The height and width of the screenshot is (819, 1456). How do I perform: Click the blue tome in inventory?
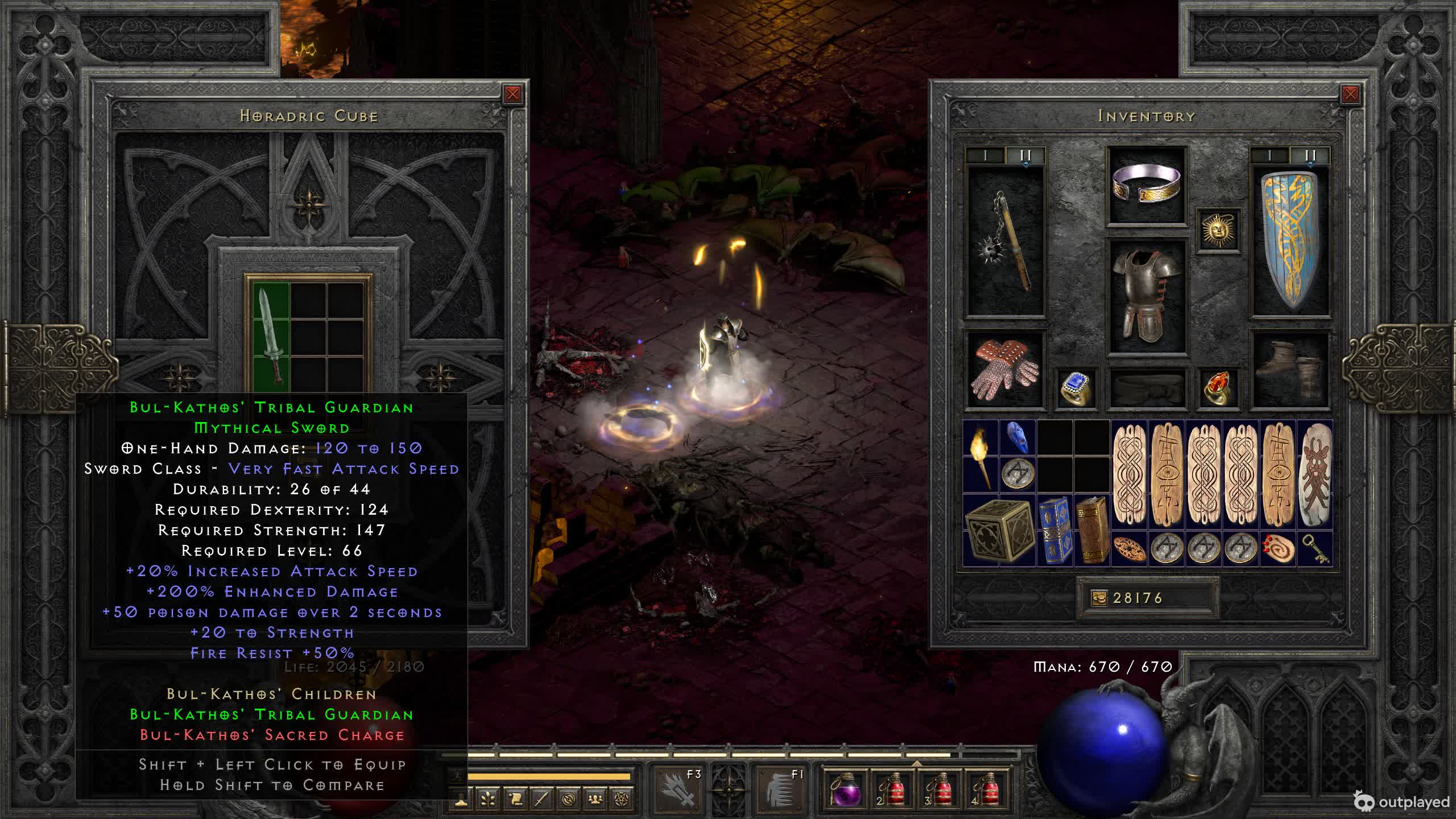(1054, 531)
